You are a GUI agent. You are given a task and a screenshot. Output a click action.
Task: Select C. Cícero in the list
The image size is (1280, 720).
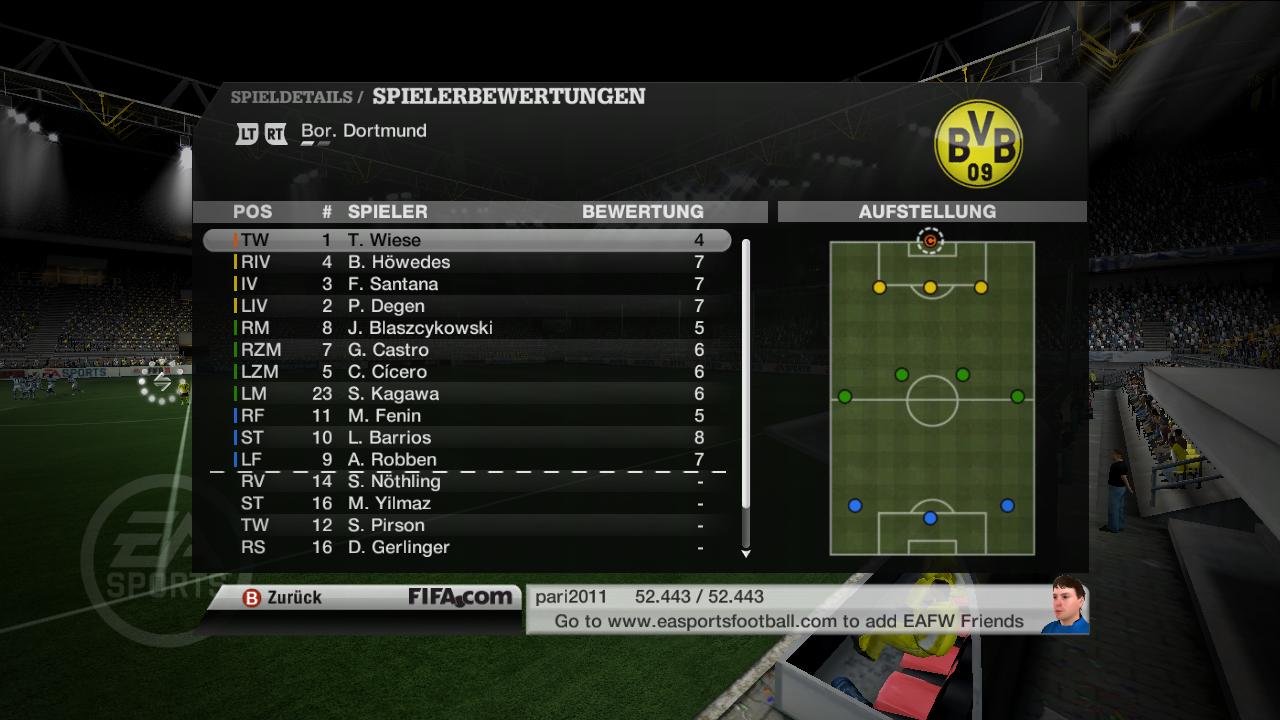tap(466, 372)
